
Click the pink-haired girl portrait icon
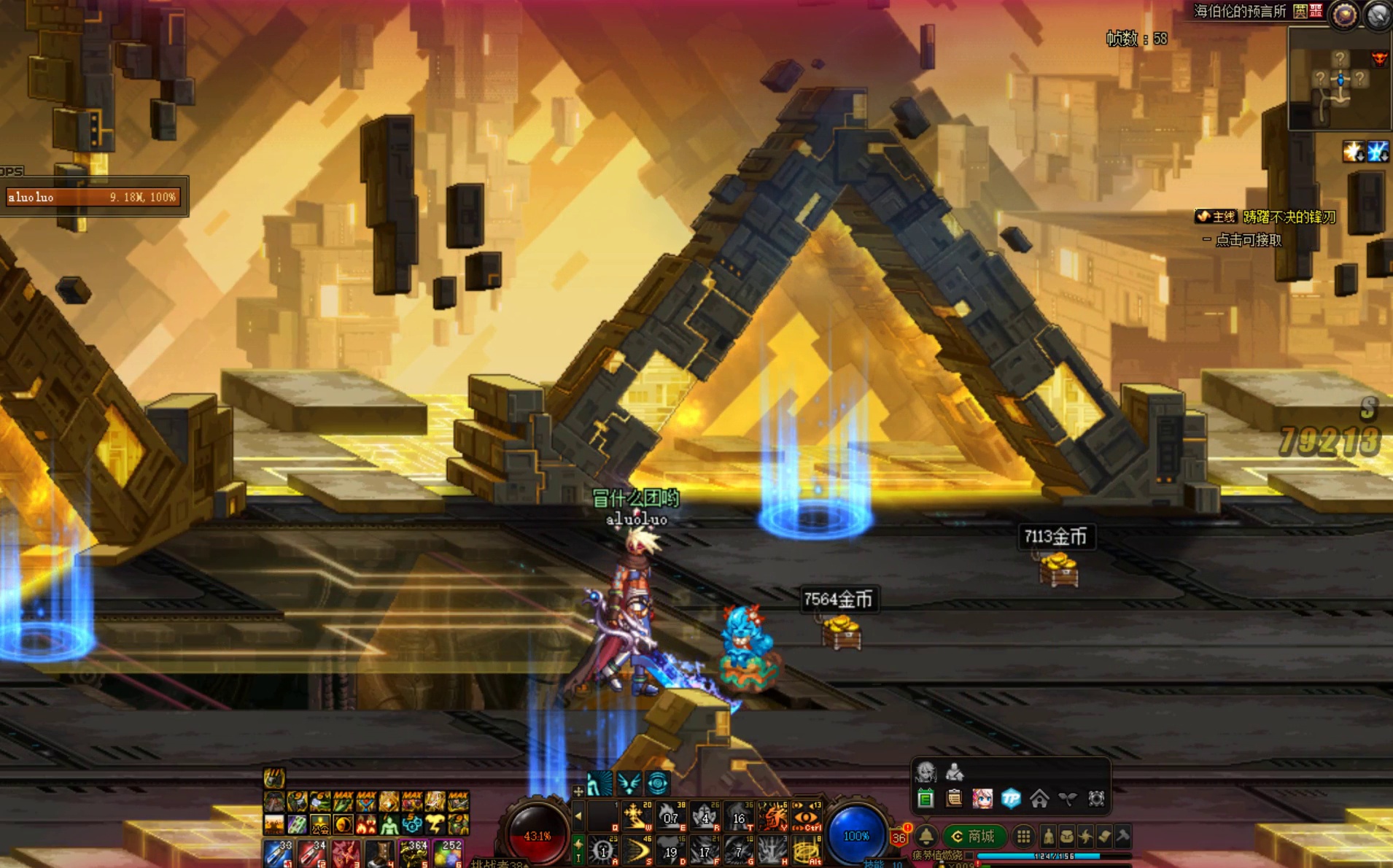982,799
